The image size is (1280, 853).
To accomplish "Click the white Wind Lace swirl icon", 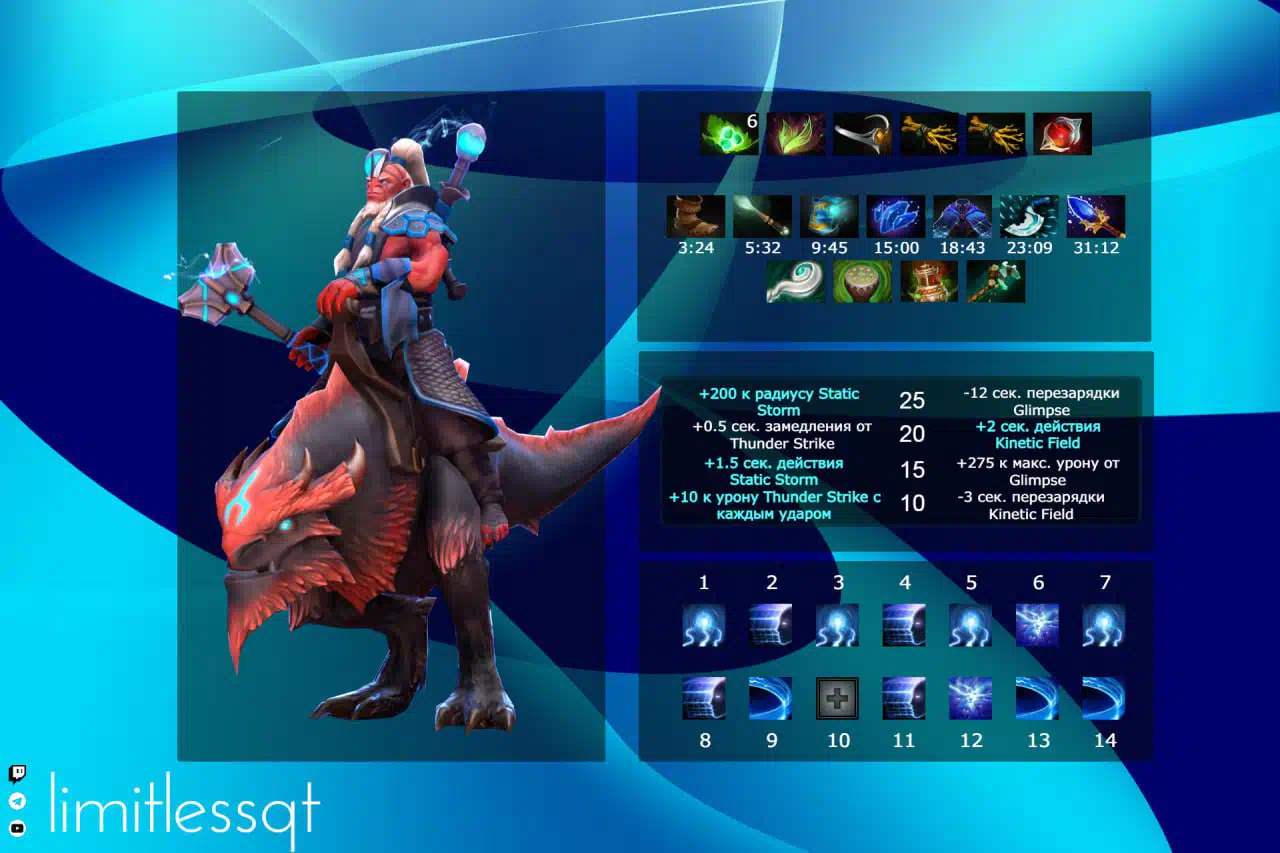I will (796, 282).
